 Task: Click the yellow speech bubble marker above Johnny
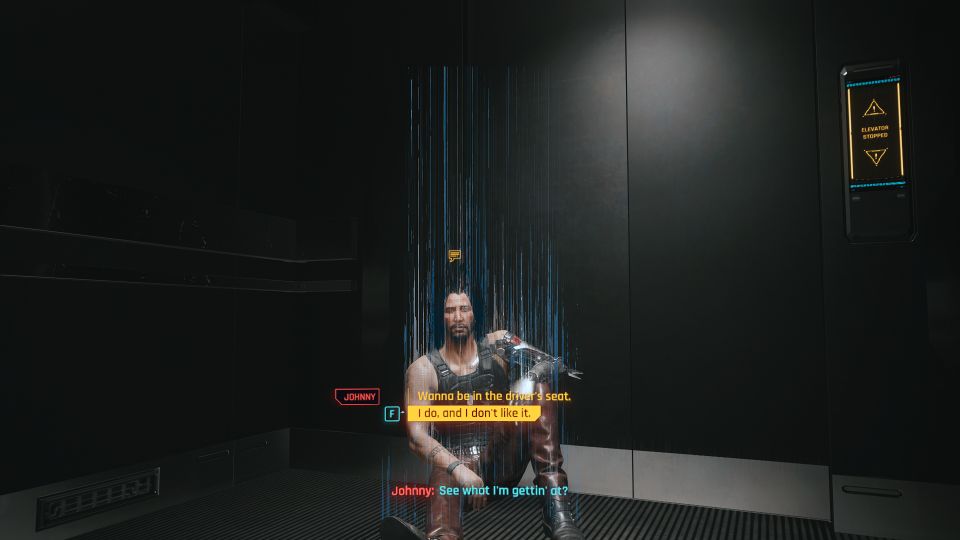click(x=455, y=256)
